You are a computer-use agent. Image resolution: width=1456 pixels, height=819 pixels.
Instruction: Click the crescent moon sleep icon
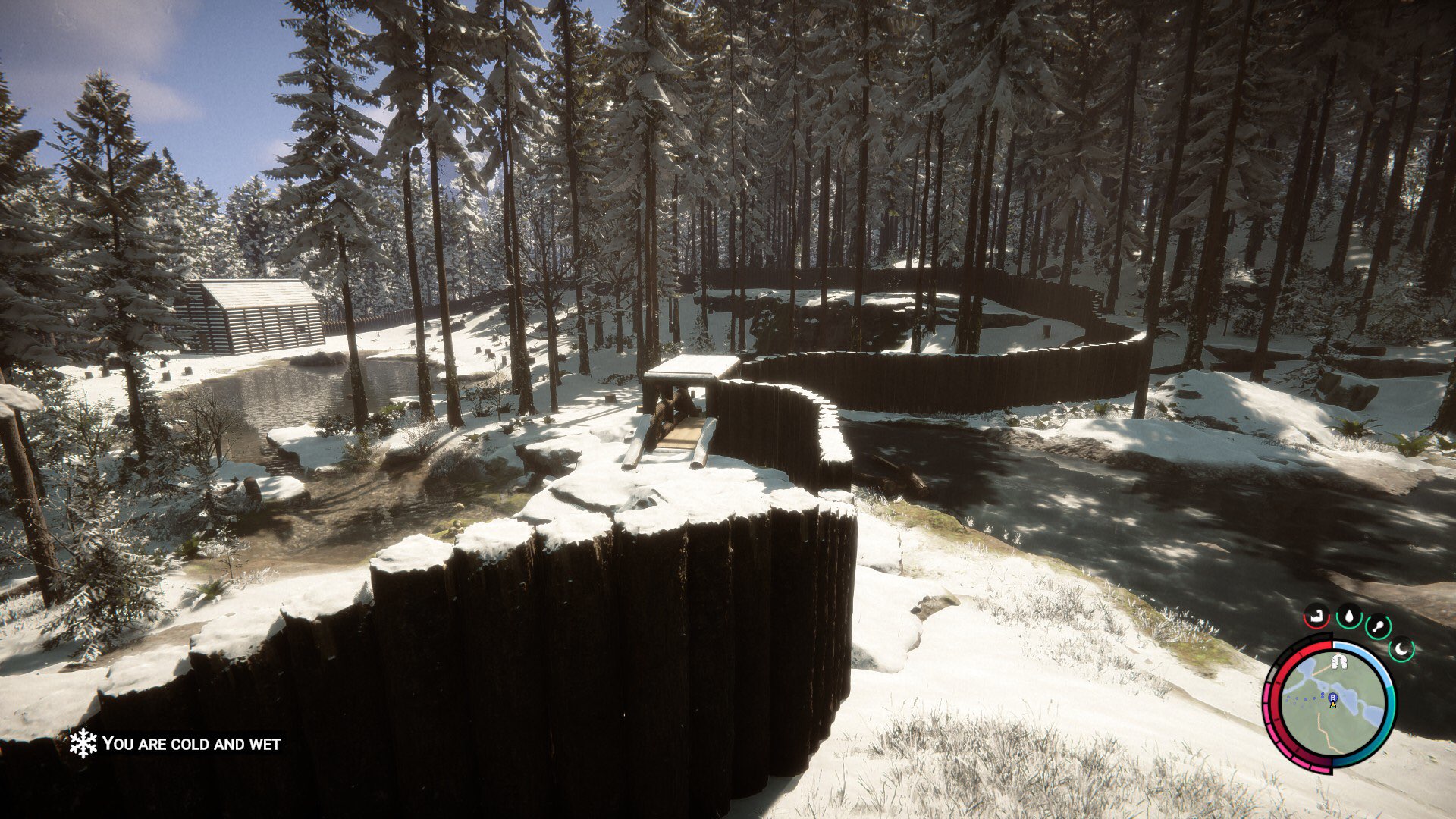pyautogui.click(x=1400, y=648)
